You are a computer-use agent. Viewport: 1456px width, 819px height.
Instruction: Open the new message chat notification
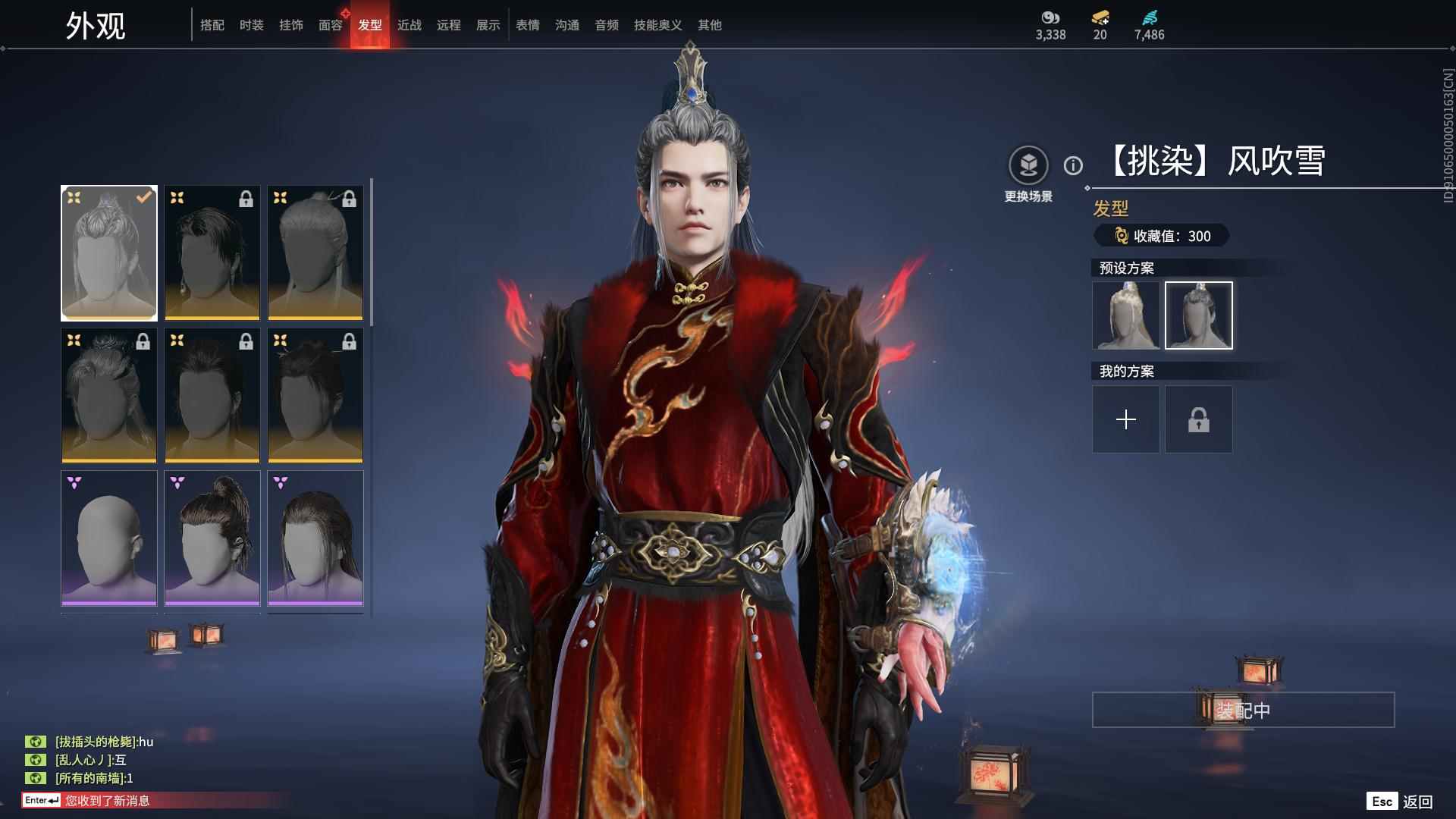[x=106, y=800]
